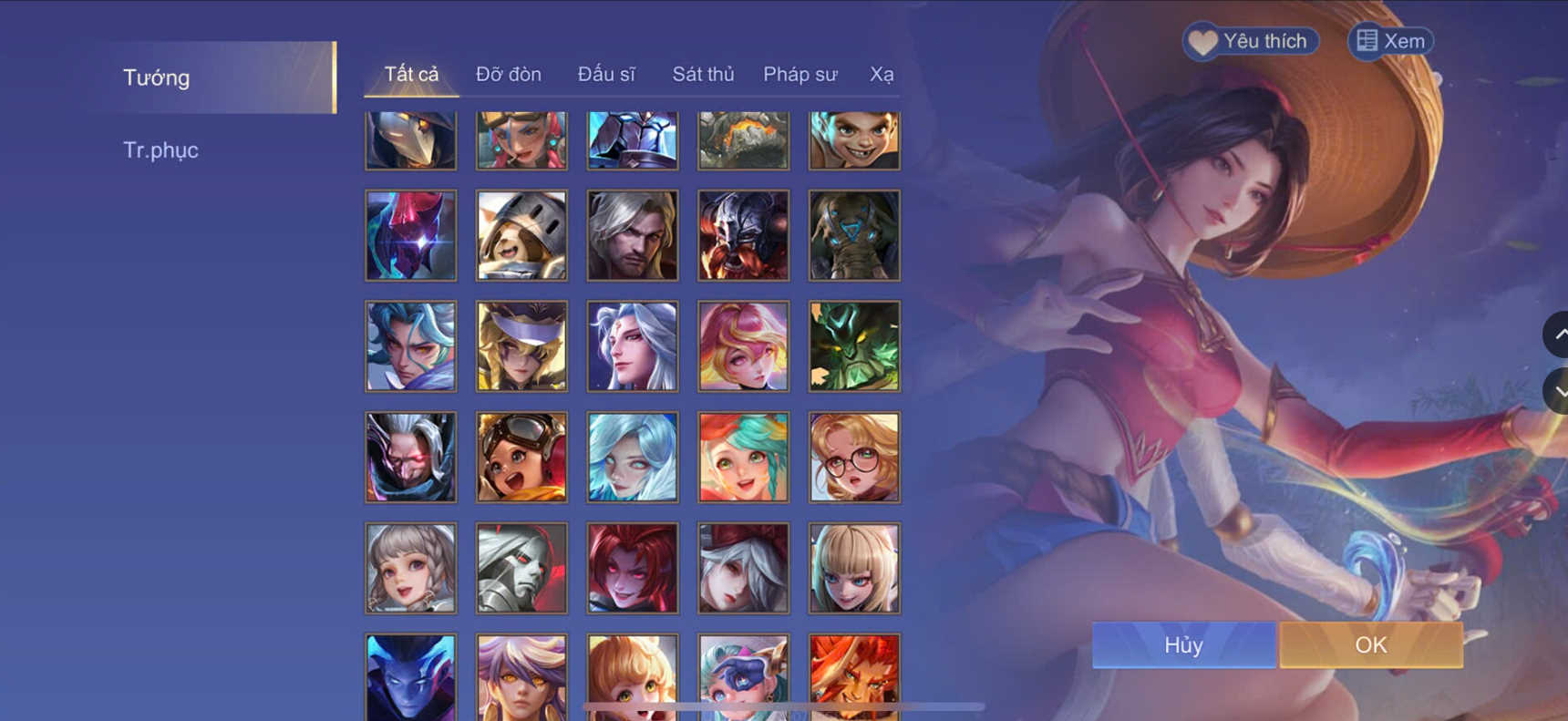This screenshot has width=1568, height=721.
Task: Switch to the Tr.phục section
Action: (x=161, y=149)
